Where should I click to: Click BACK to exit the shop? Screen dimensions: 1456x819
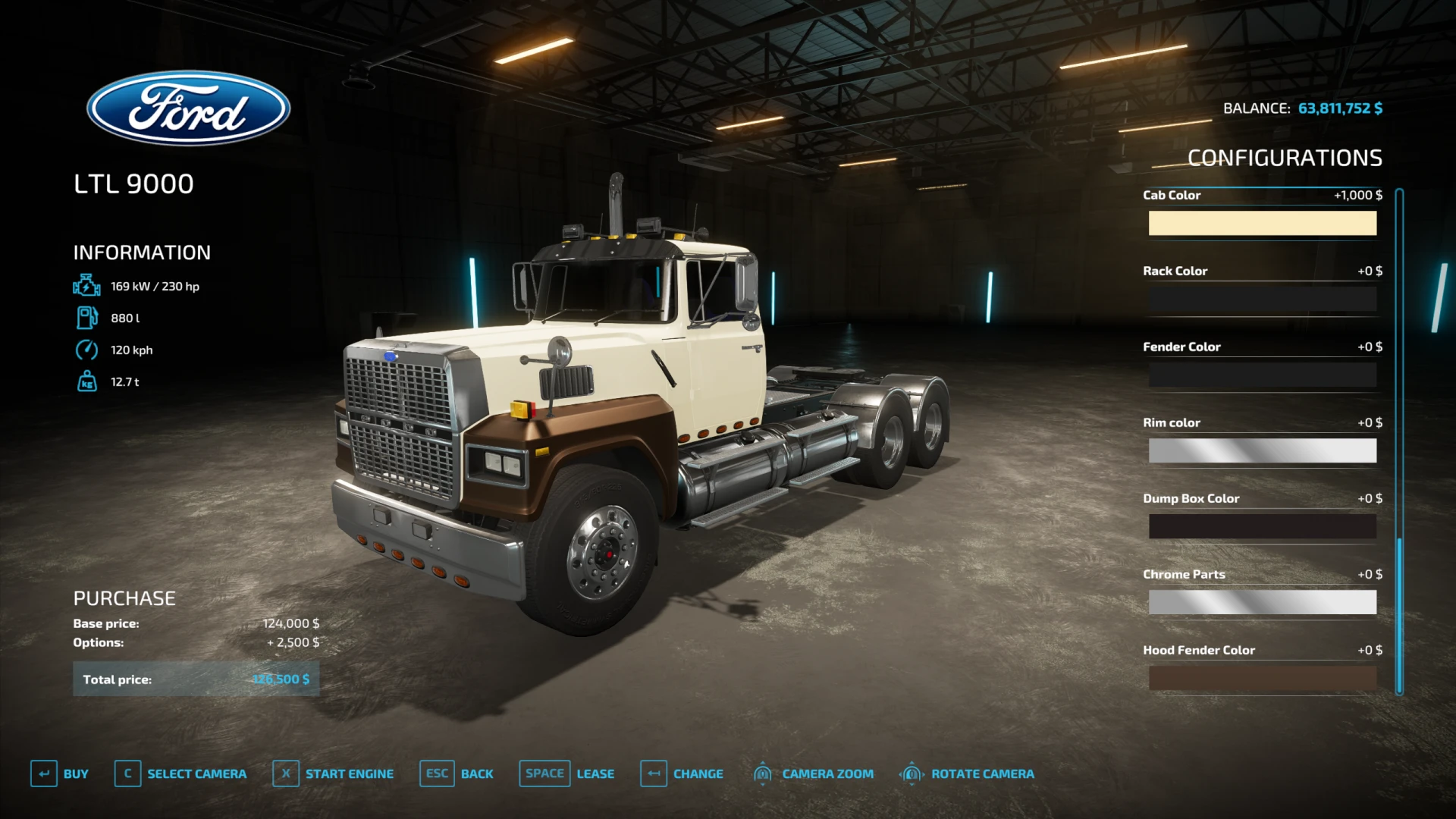476,773
